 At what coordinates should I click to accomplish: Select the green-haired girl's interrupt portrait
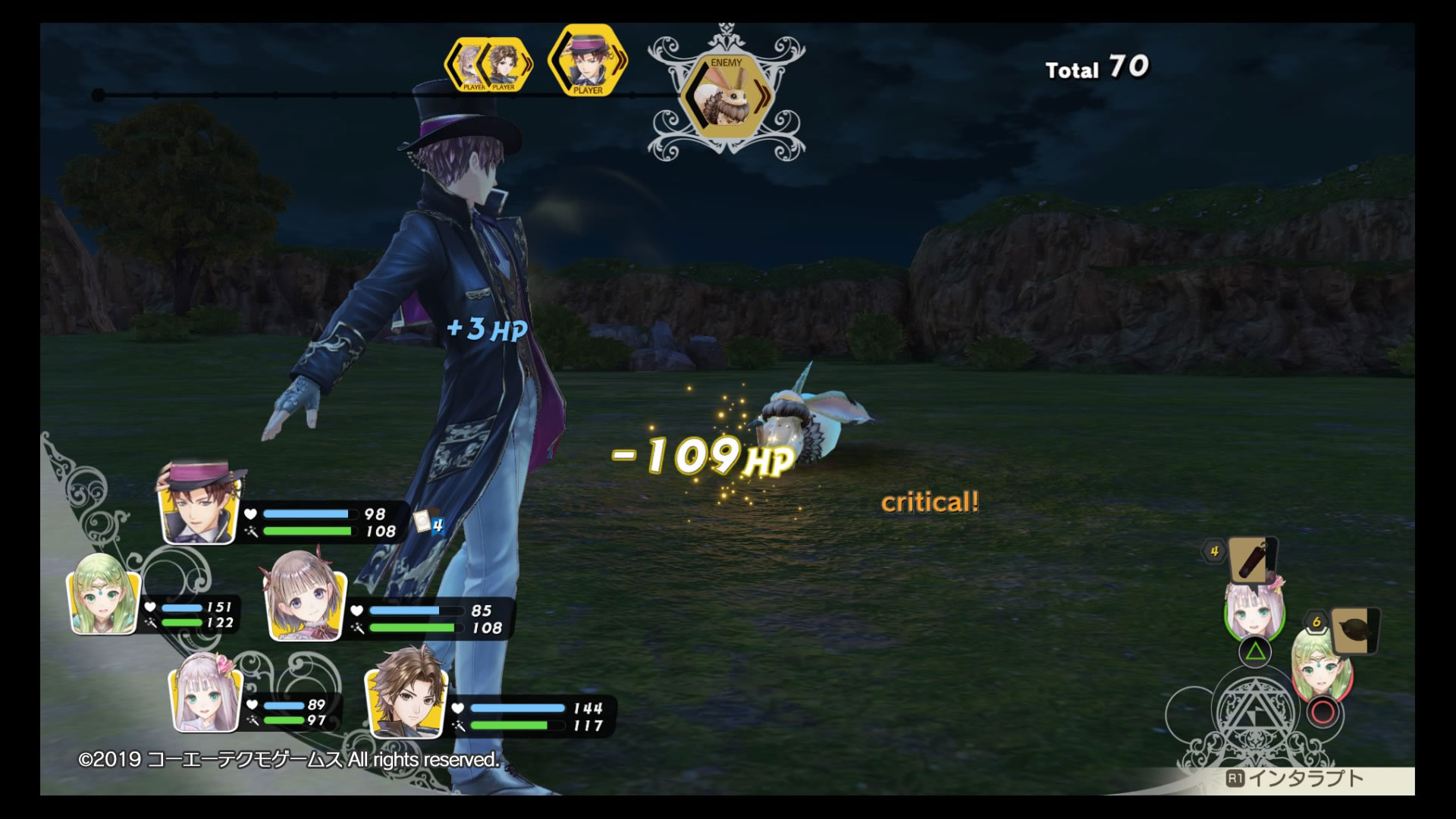(x=1320, y=666)
